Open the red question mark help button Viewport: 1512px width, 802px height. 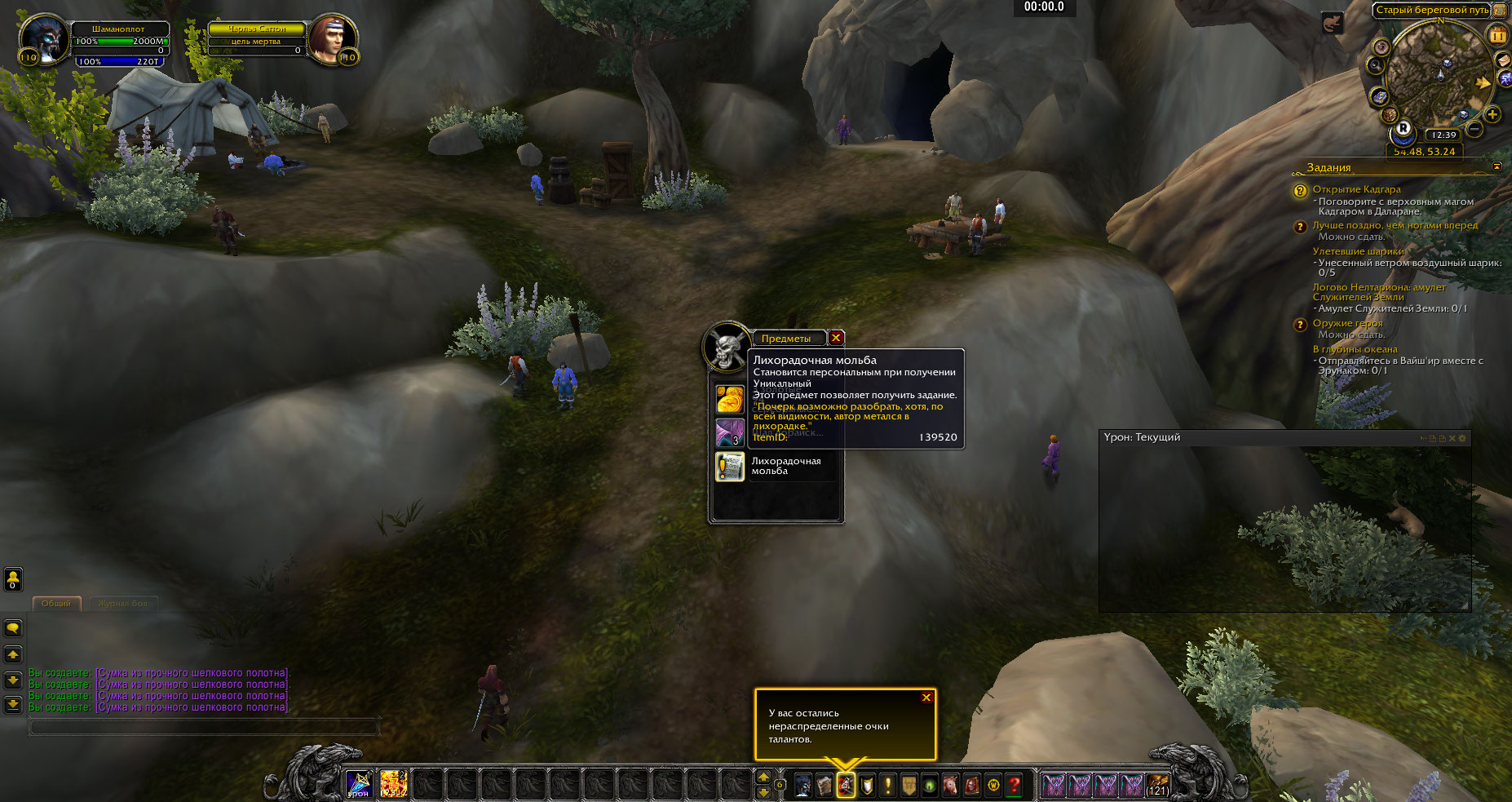(1014, 785)
